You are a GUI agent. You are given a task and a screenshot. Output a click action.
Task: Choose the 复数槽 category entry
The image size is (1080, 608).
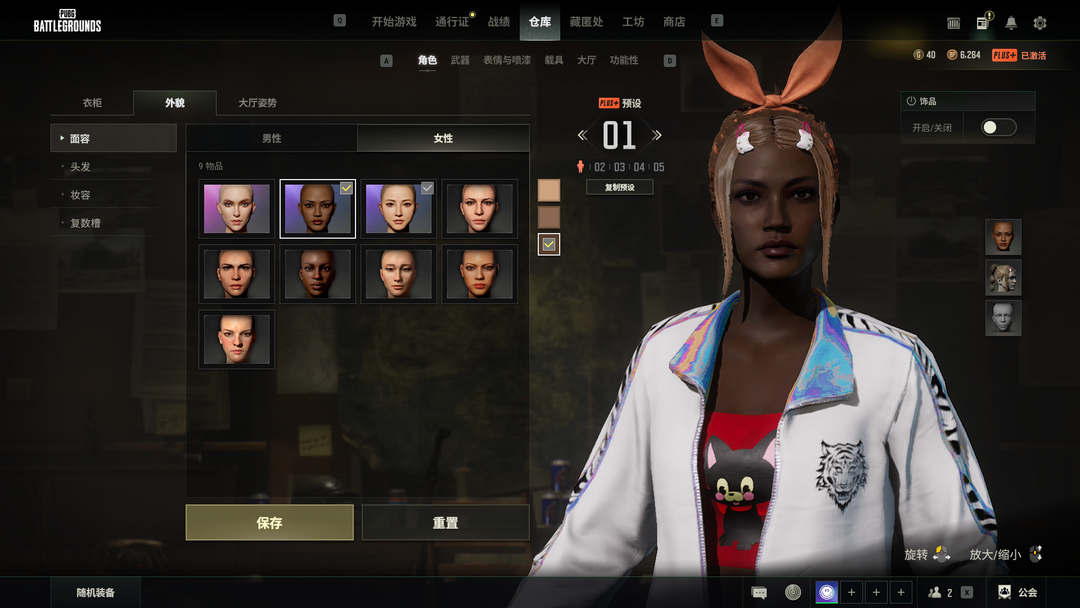click(85, 223)
